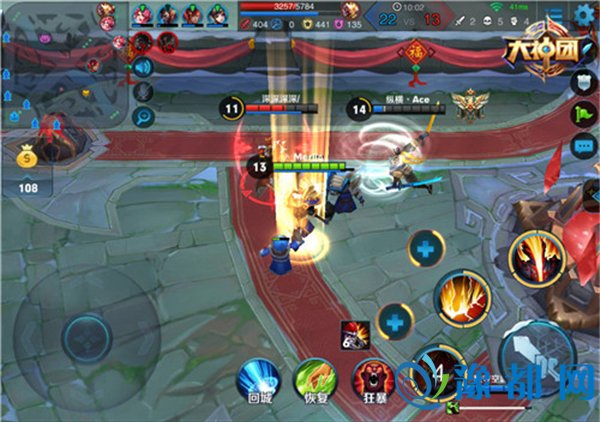
Task: Activate the 狂暴 summoner spell
Action: tap(372, 379)
